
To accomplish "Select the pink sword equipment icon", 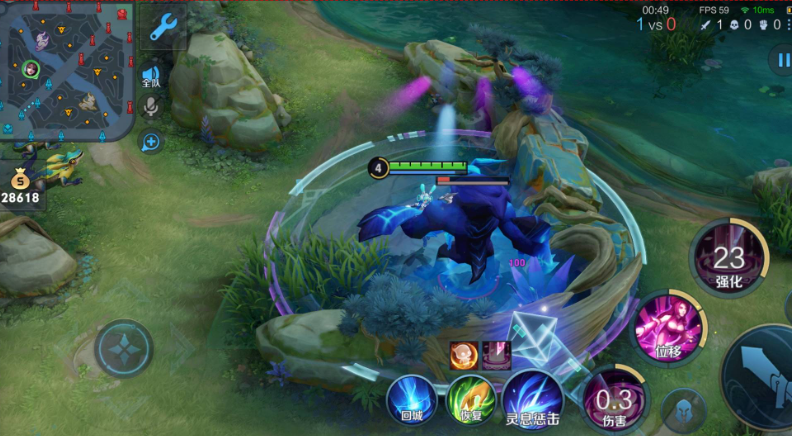I will [497, 354].
